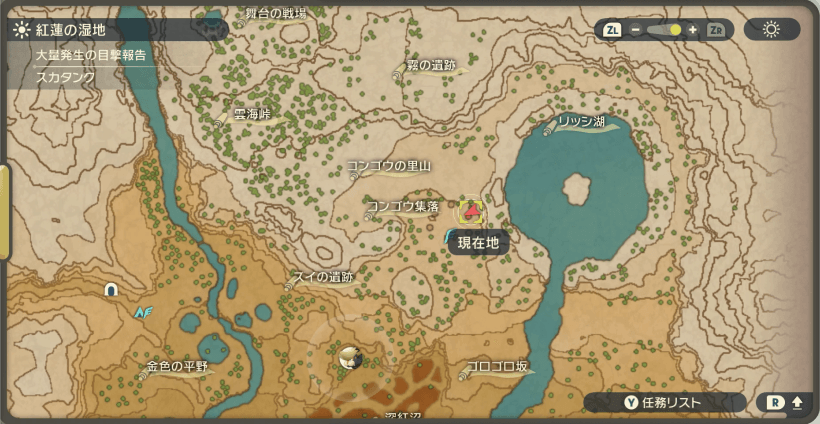Choose the 霧の遺跡 ruins label

click(x=431, y=65)
